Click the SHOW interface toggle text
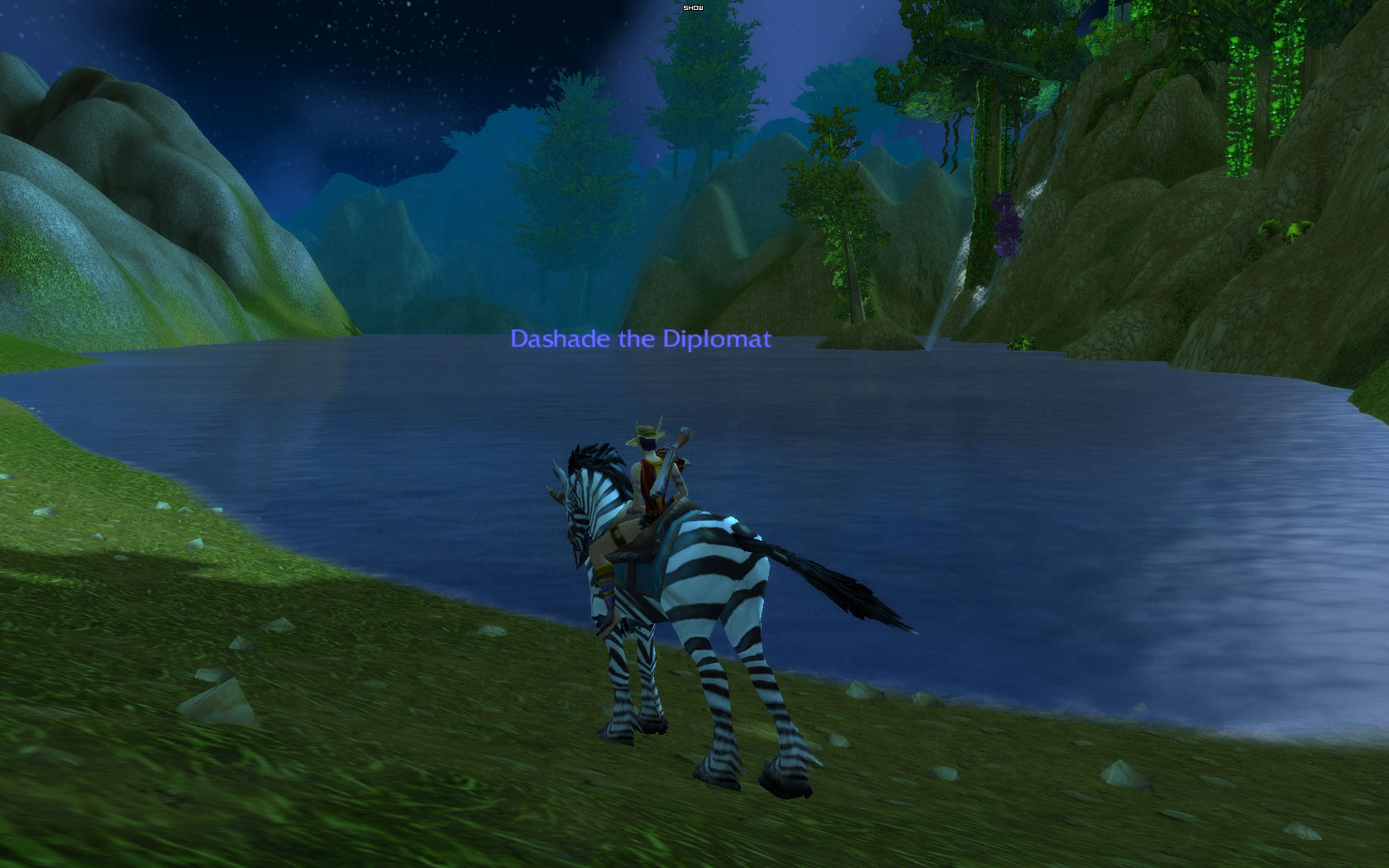Viewport: 1389px width, 868px height. (x=693, y=7)
